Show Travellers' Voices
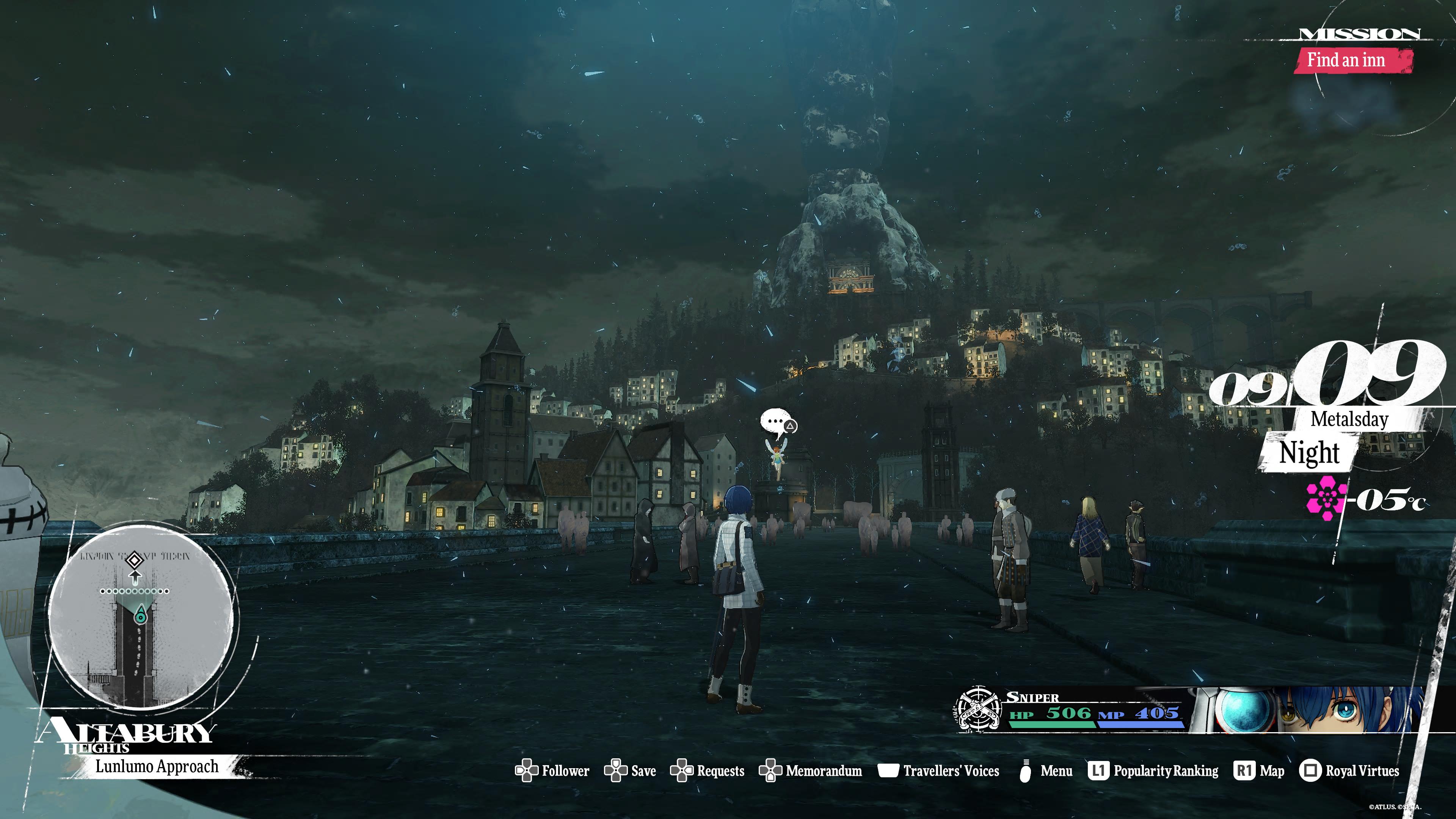 (x=938, y=770)
